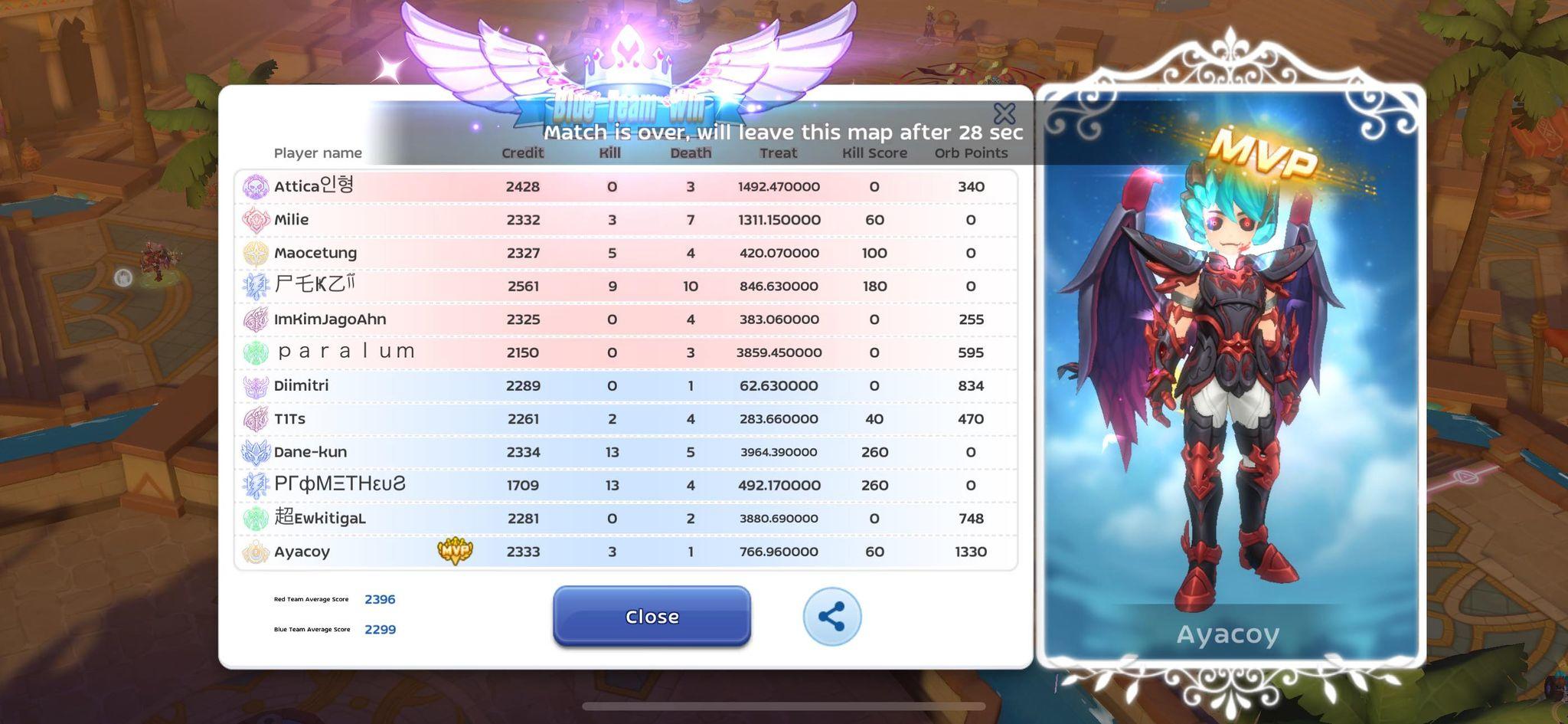This screenshot has height=724, width=1568.
Task: Select the row of ImKimJagoAhn
Action: click(x=536, y=319)
